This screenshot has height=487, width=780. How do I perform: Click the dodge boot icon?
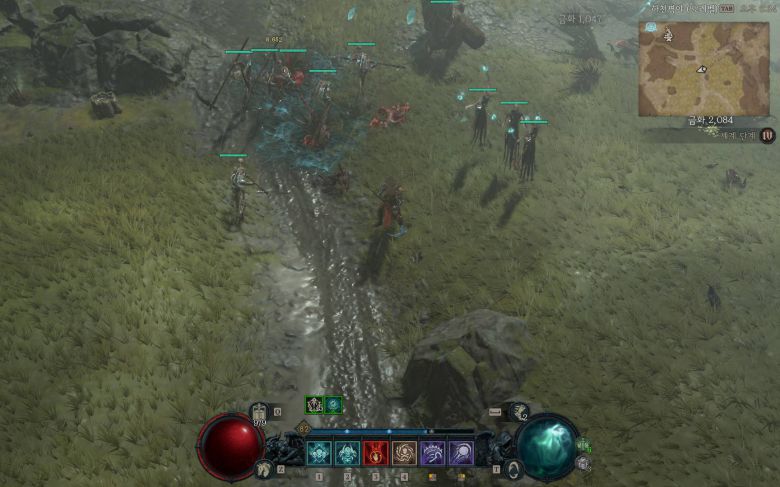[x=519, y=410]
